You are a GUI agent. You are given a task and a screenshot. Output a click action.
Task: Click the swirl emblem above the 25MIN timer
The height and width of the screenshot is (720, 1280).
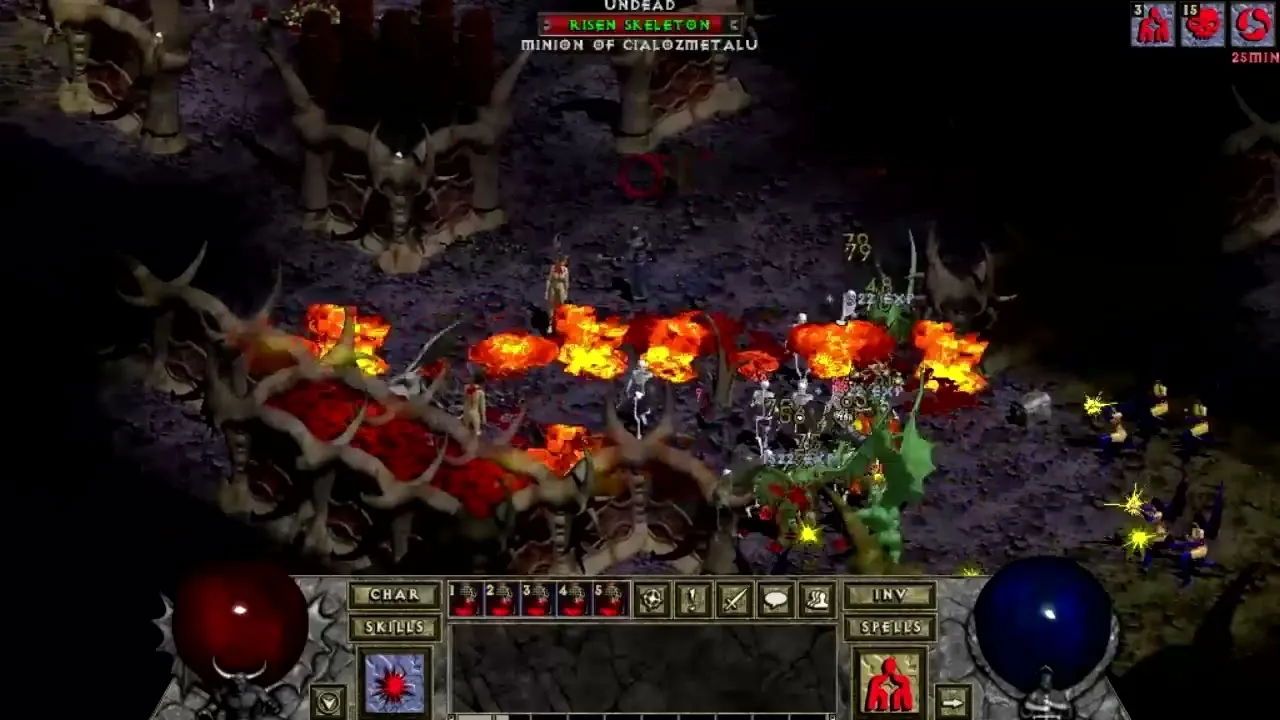tap(1250, 23)
